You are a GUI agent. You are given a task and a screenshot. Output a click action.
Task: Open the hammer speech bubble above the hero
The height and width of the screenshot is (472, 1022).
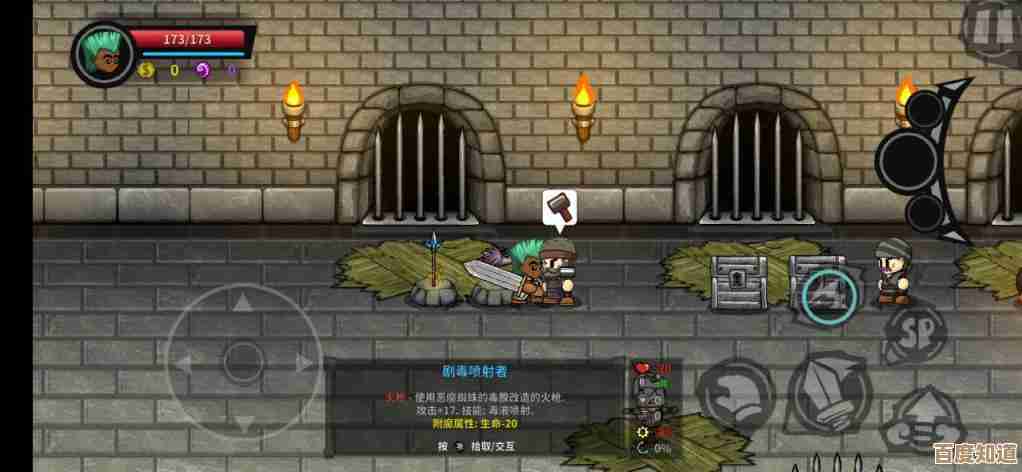pyautogui.click(x=561, y=208)
